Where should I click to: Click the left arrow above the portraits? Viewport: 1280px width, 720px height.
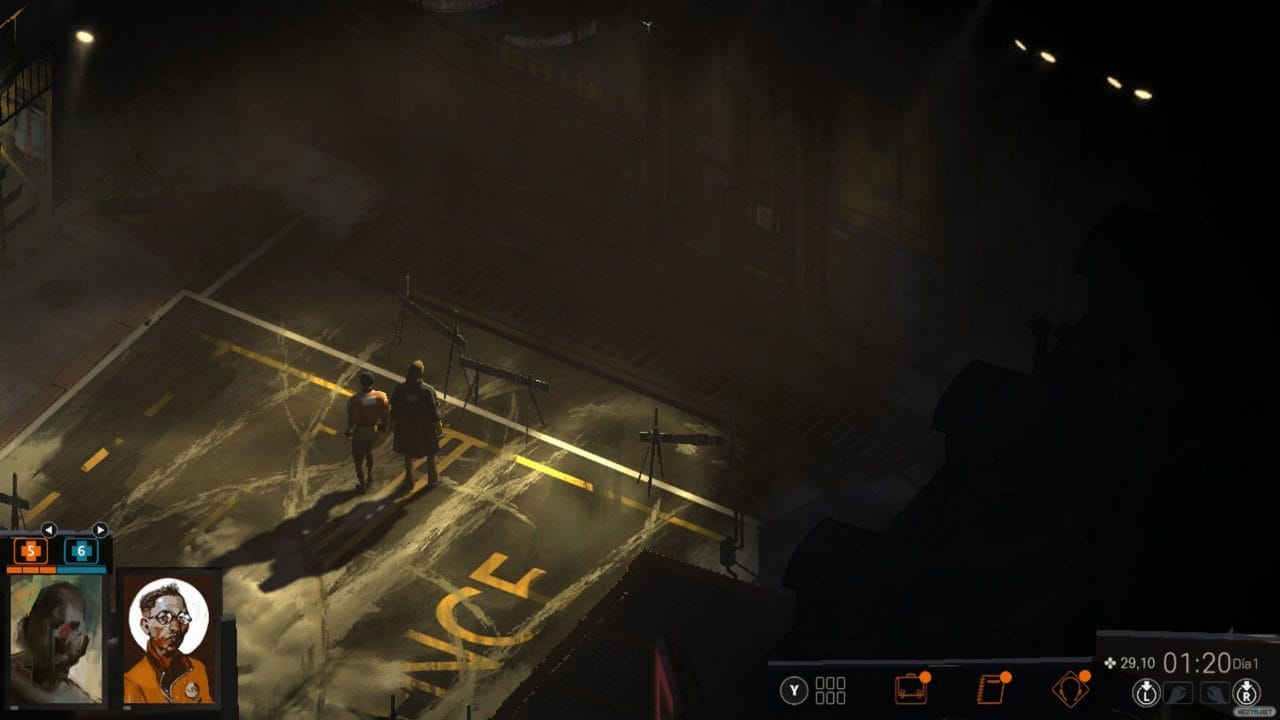50,530
